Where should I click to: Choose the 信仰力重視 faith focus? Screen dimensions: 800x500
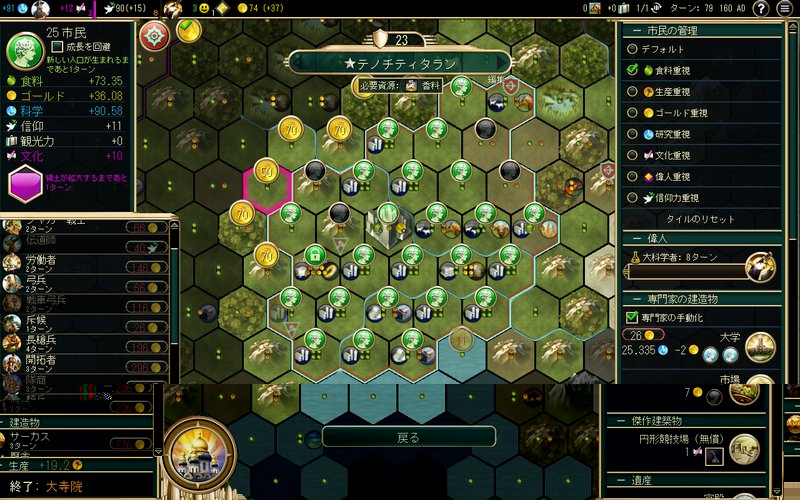pyautogui.click(x=633, y=198)
